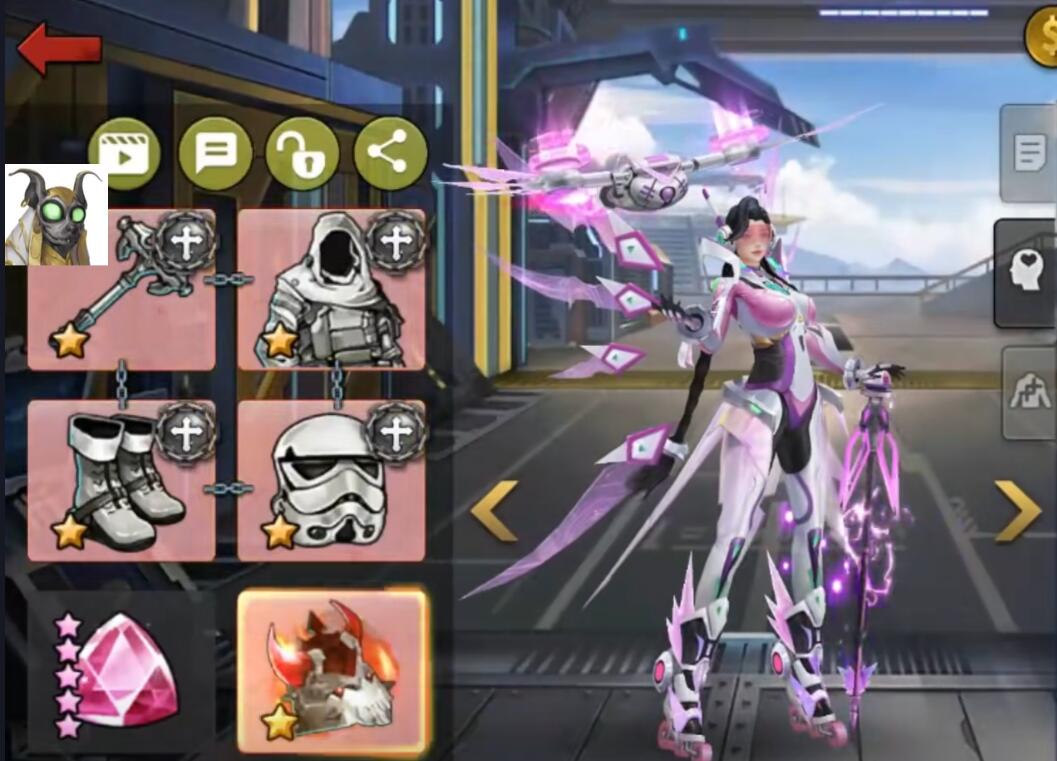Select the flaming horned helmet item
Screen dimensions: 1057x761
coord(332,671)
